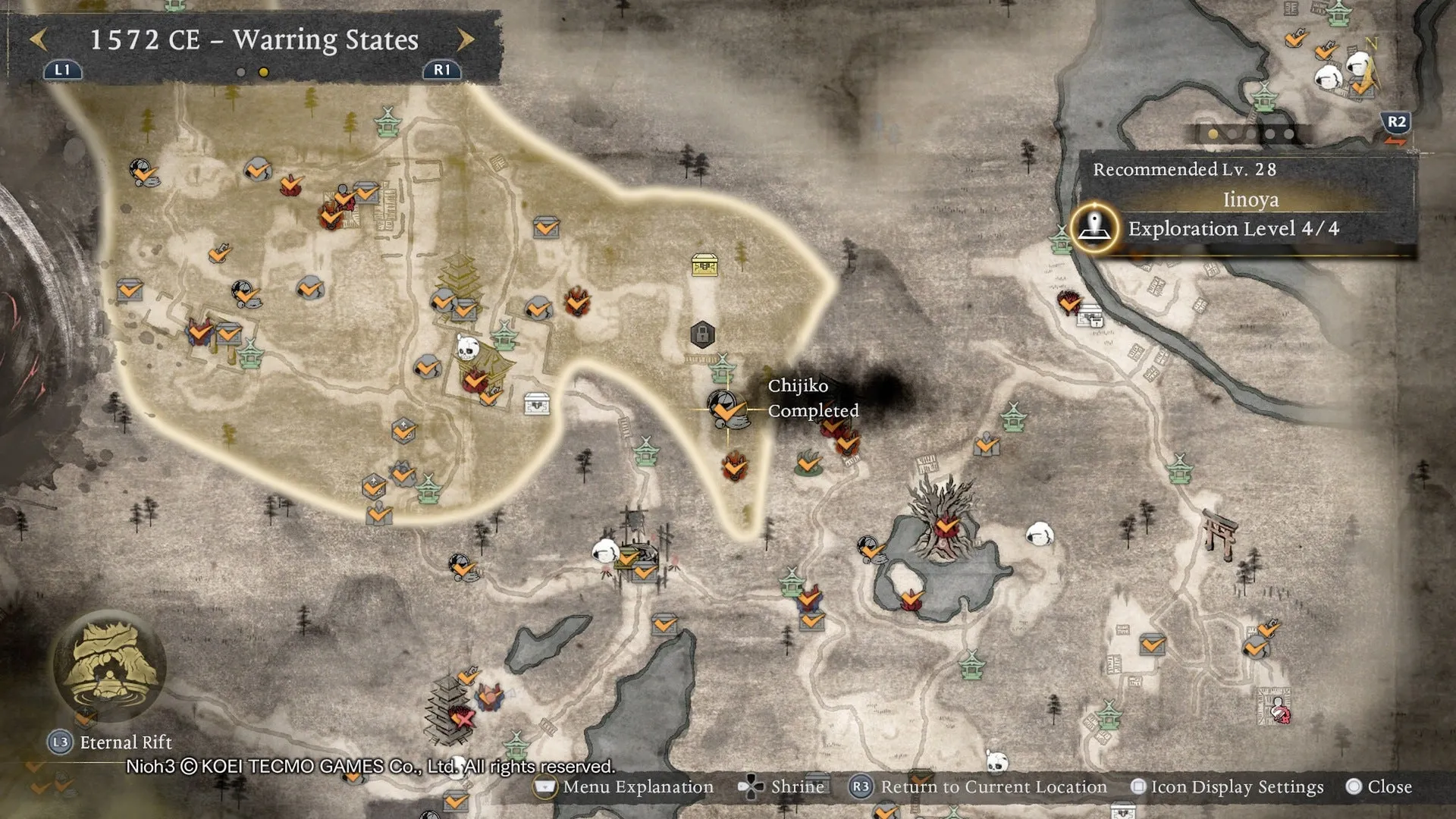Open the Icon Display Settings
The height and width of the screenshot is (819, 1456).
(1227, 787)
